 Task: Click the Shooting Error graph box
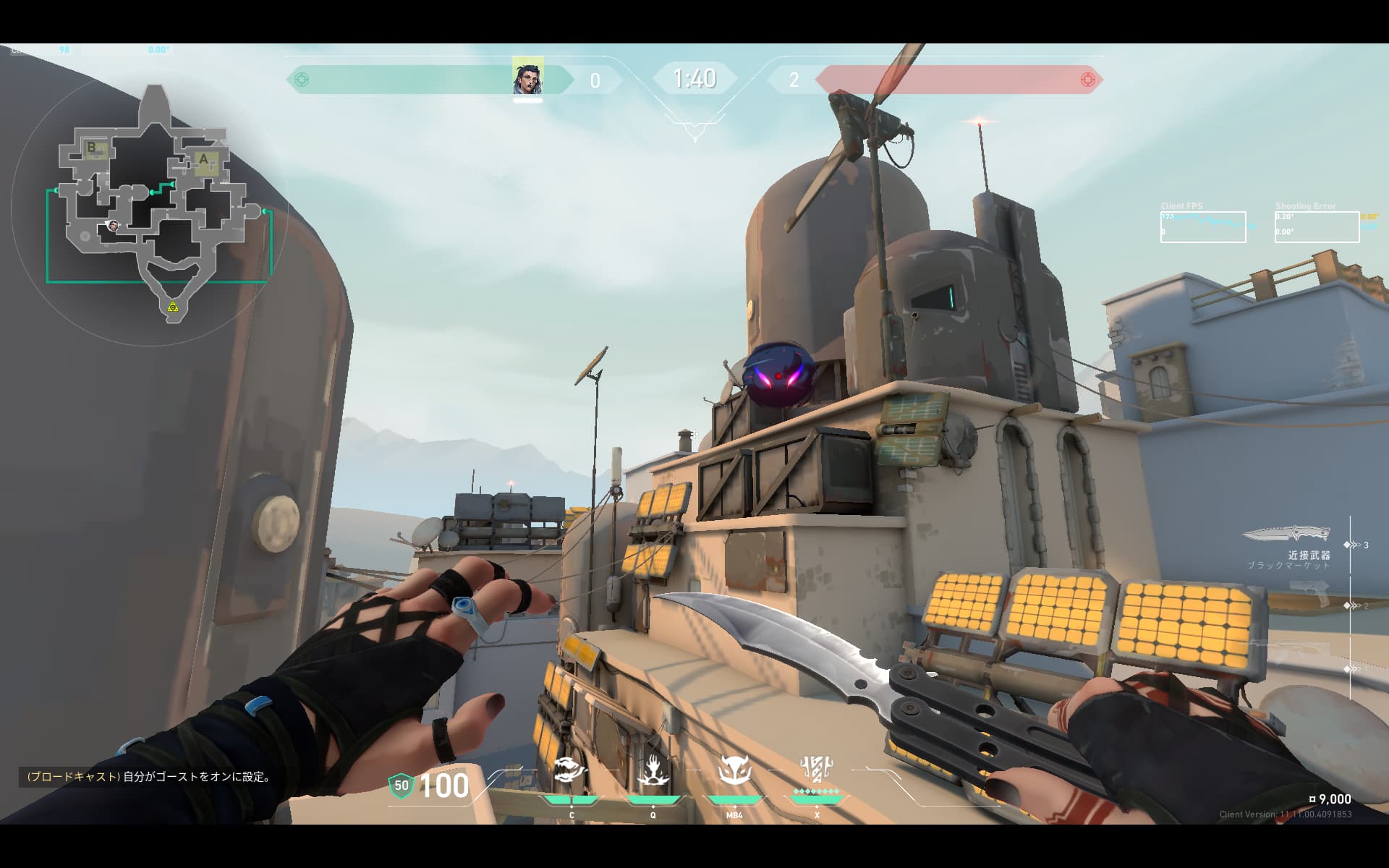click(1316, 227)
